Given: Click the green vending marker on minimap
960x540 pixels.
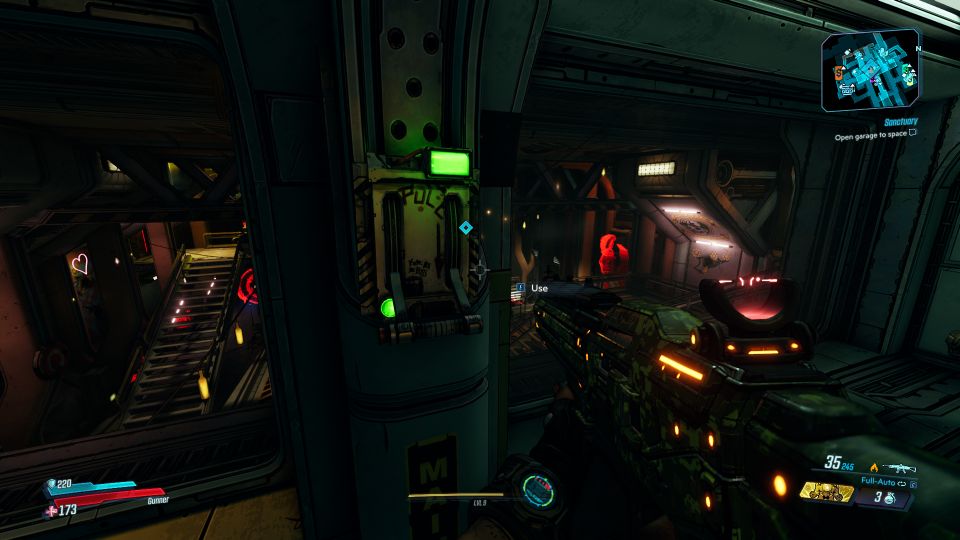Looking at the screenshot, I should [904, 69].
